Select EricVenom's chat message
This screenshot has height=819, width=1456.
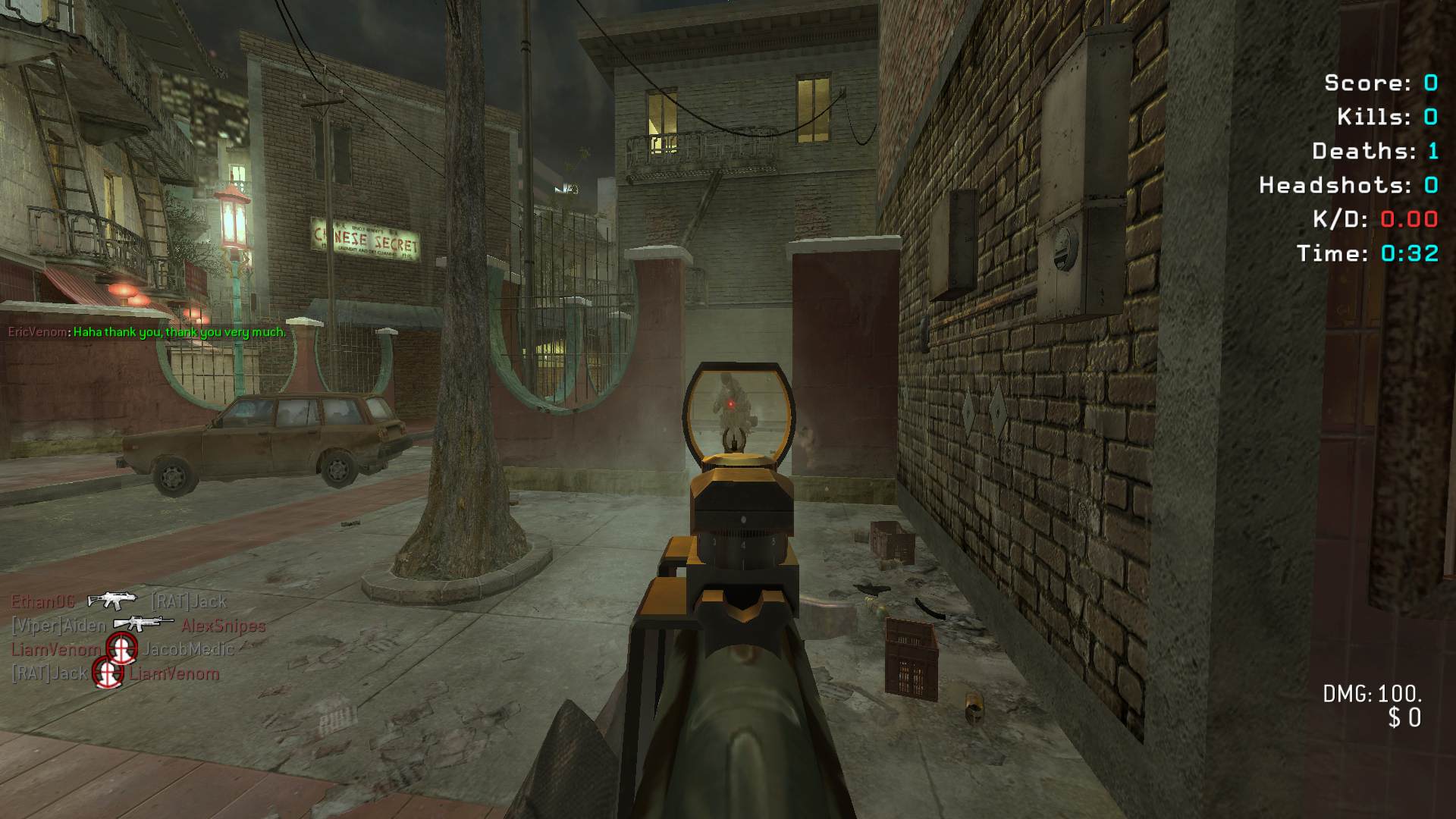point(180,332)
